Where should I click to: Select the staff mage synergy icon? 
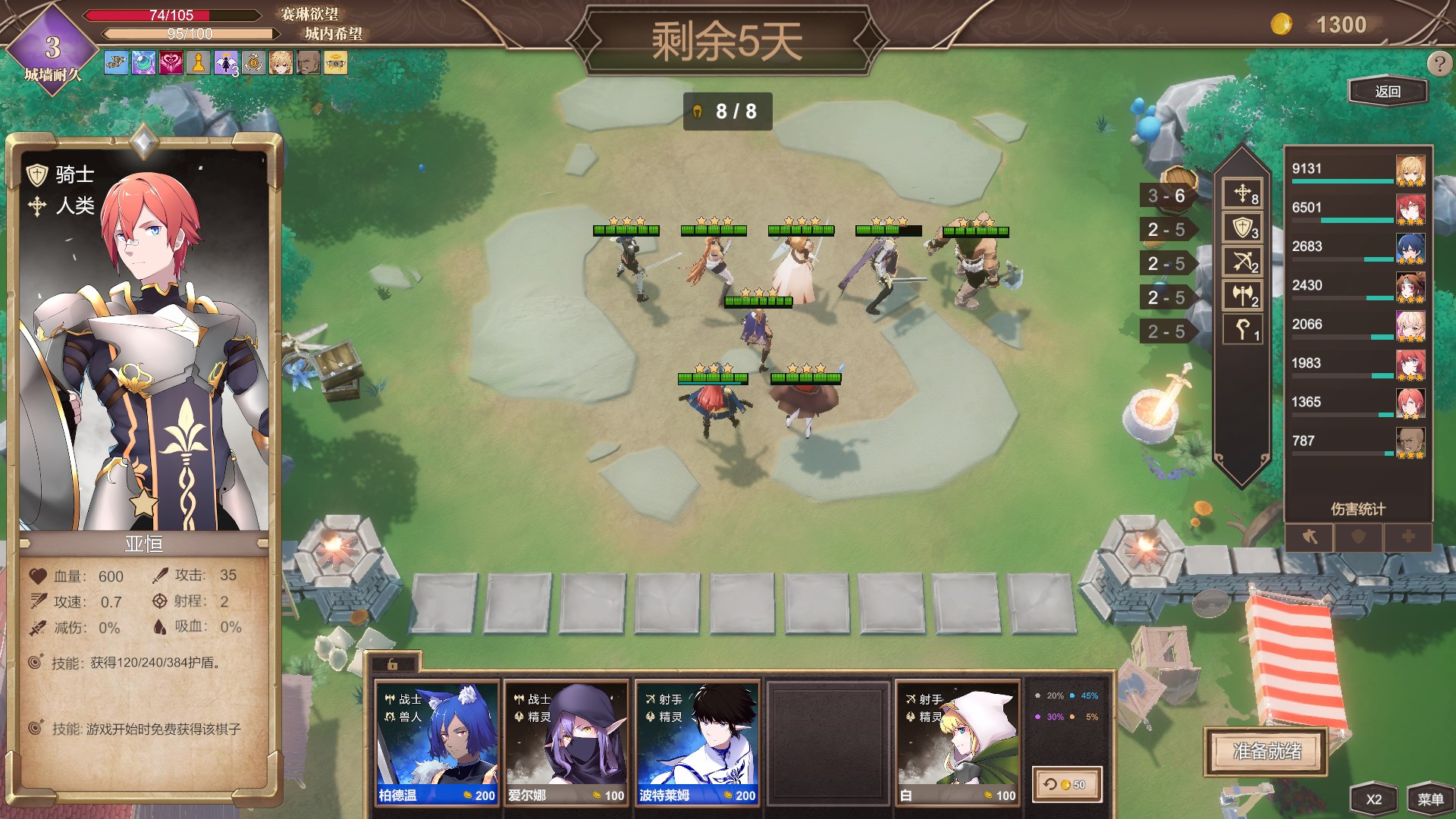pos(1242,330)
